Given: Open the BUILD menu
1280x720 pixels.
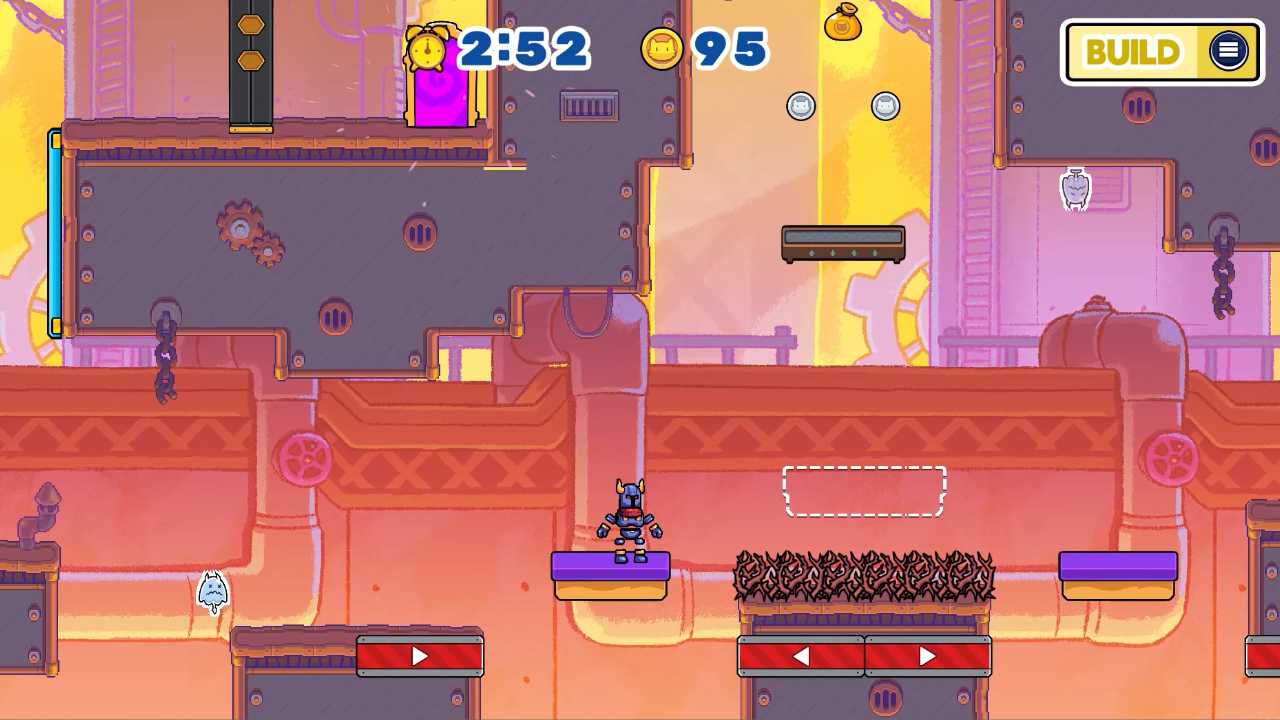Looking at the screenshot, I should click(1135, 52).
